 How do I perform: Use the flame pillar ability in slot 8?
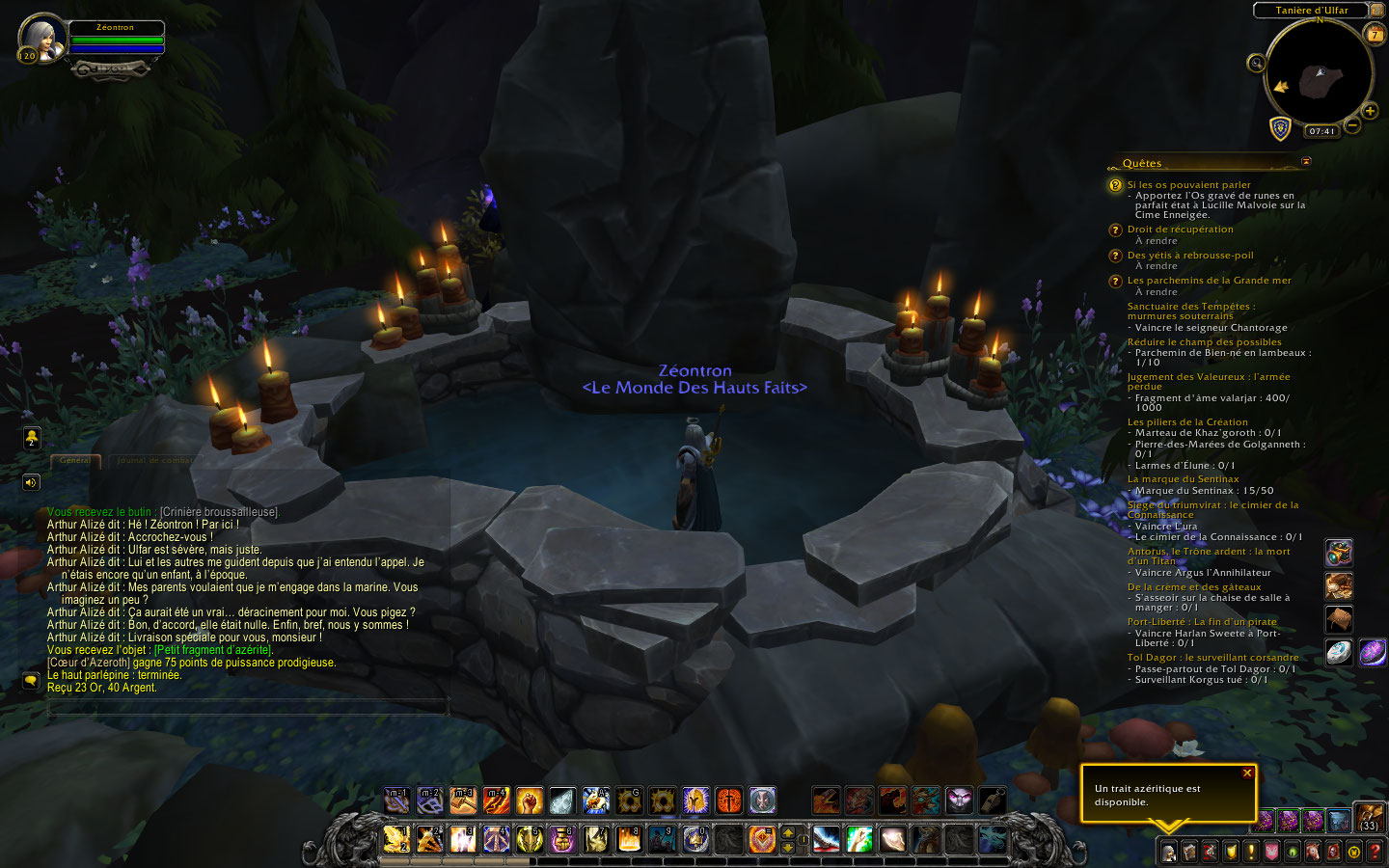(628, 839)
